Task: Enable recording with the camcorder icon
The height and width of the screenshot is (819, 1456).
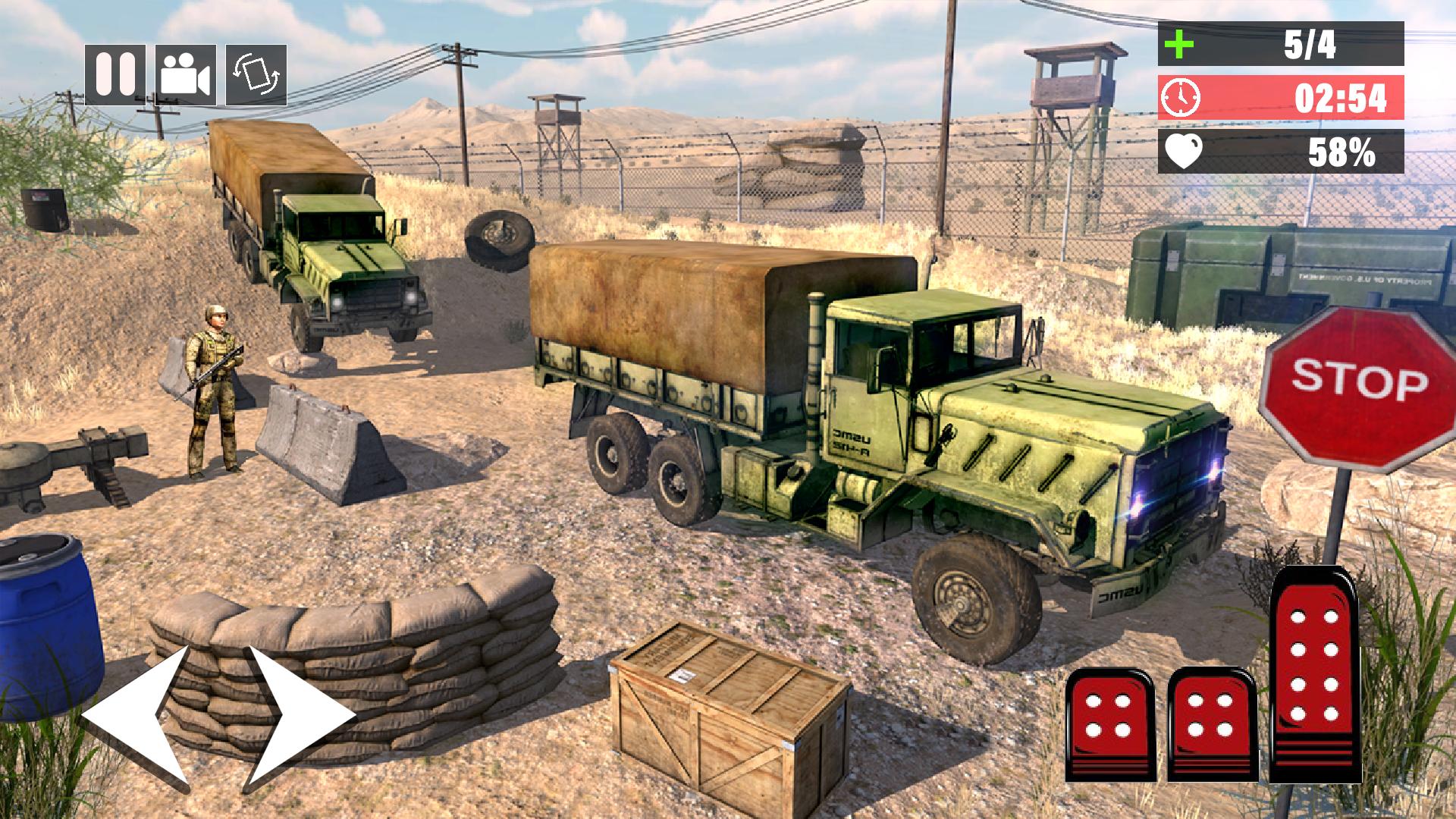Action: 184,73
